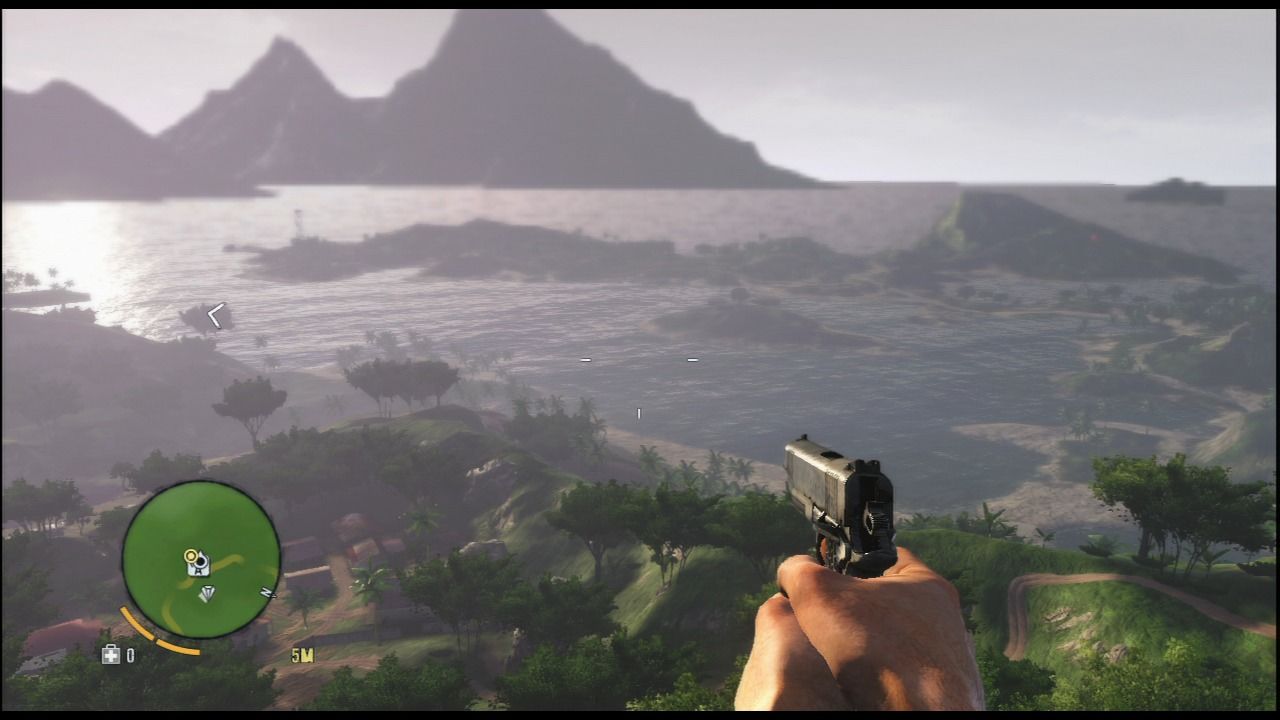
Task: Click the medkit count showing 0
Action: tap(131, 653)
